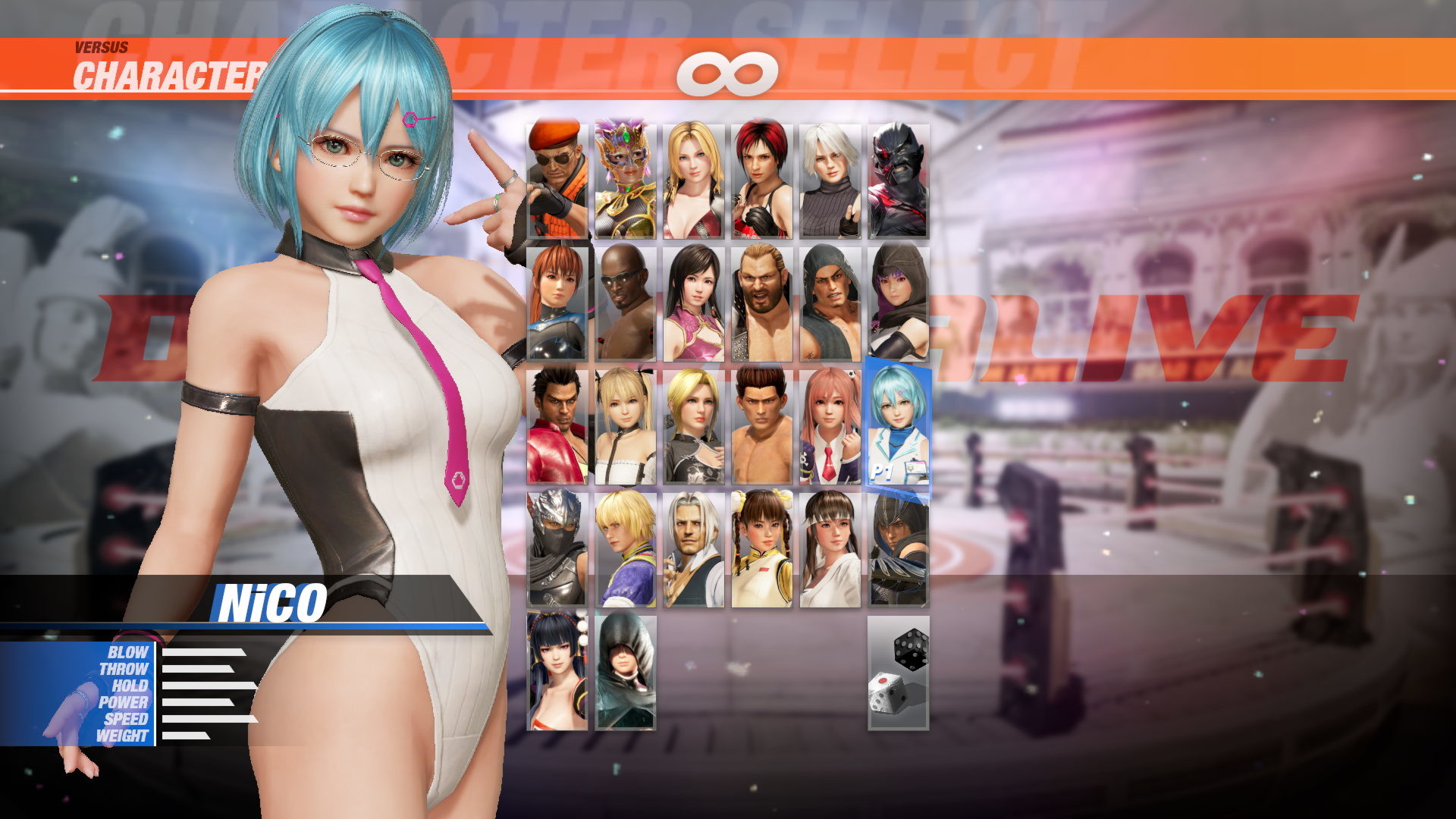The width and height of the screenshot is (1456, 819).
Task: Select Tina's blonde portrait in top row
Action: [x=693, y=182]
